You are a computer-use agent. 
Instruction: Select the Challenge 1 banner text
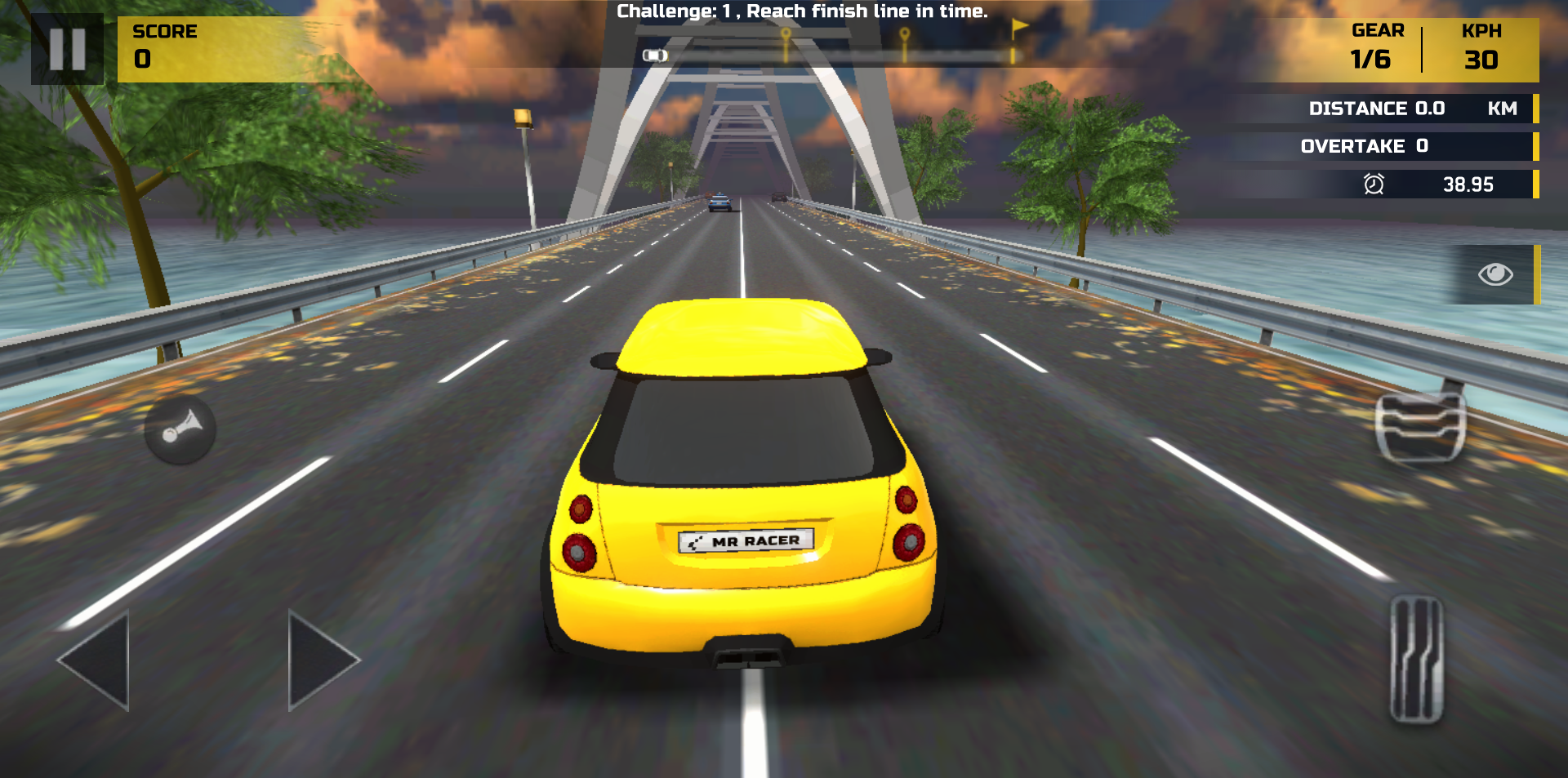coord(803,11)
